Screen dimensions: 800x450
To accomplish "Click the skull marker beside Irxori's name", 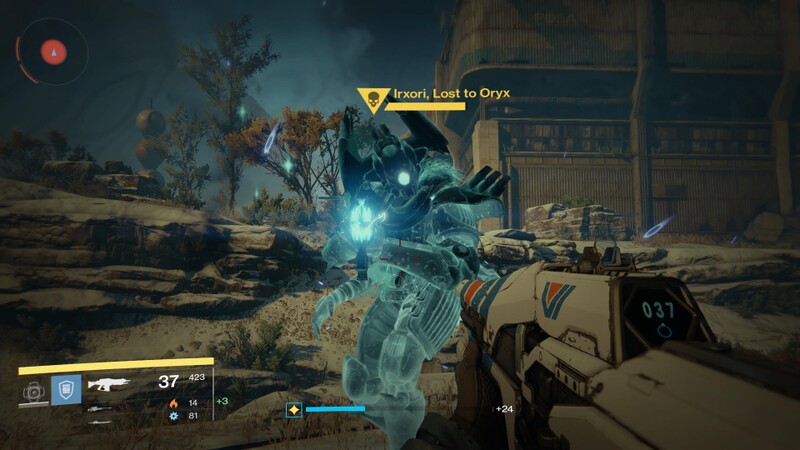I will click(371, 100).
